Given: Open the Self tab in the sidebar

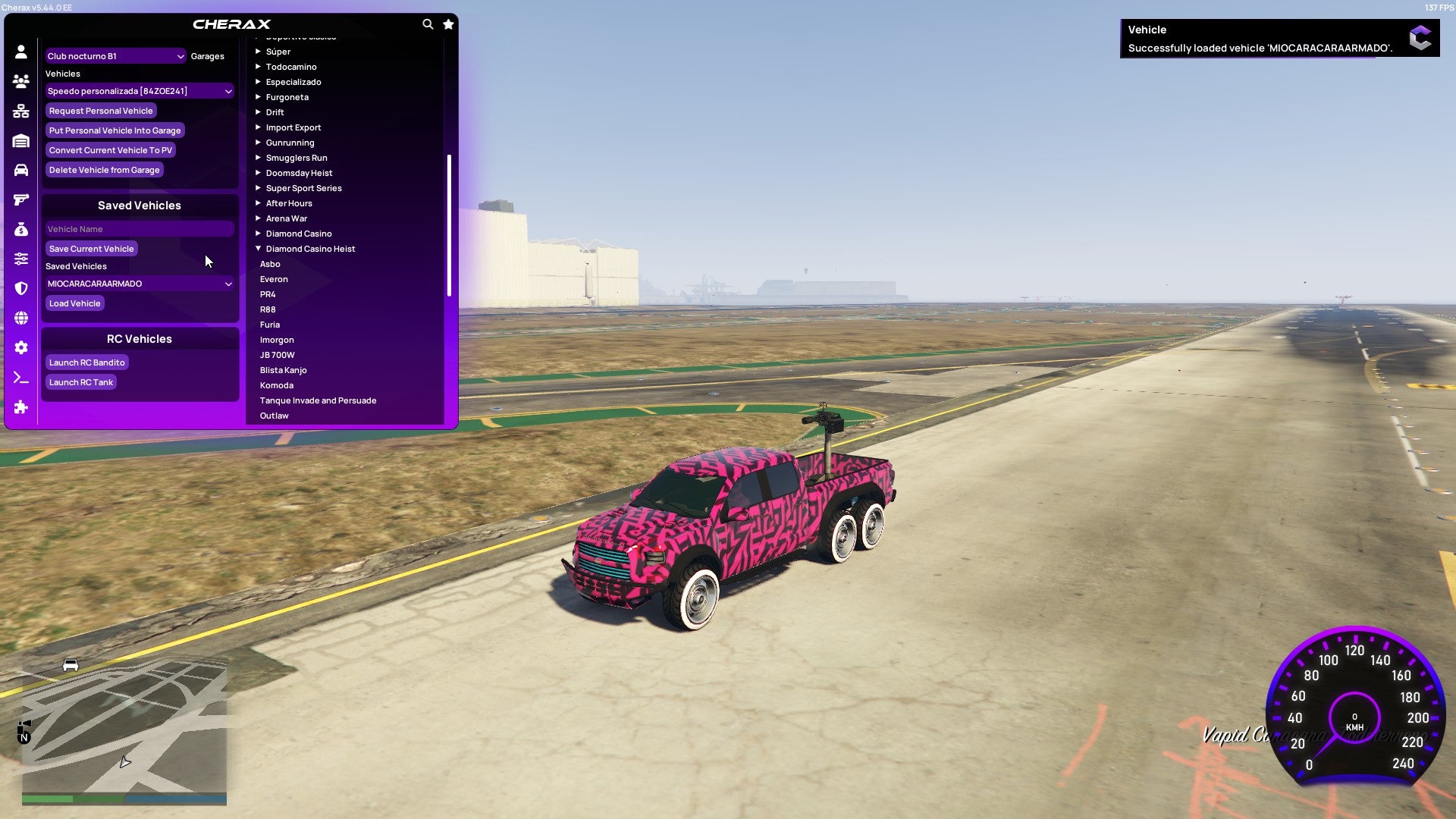Looking at the screenshot, I should [x=21, y=50].
